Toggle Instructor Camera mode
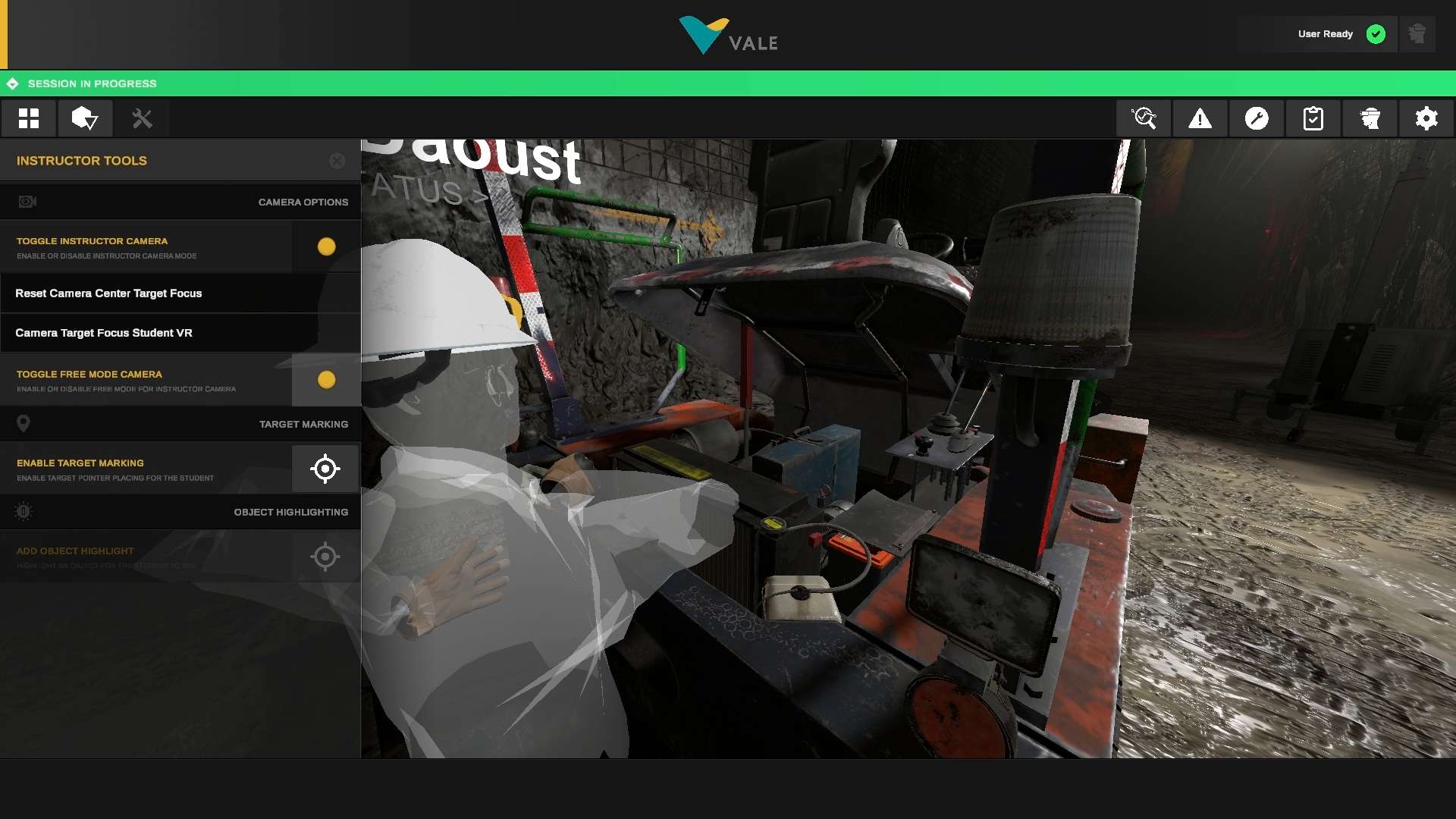 tap(325, 246)
